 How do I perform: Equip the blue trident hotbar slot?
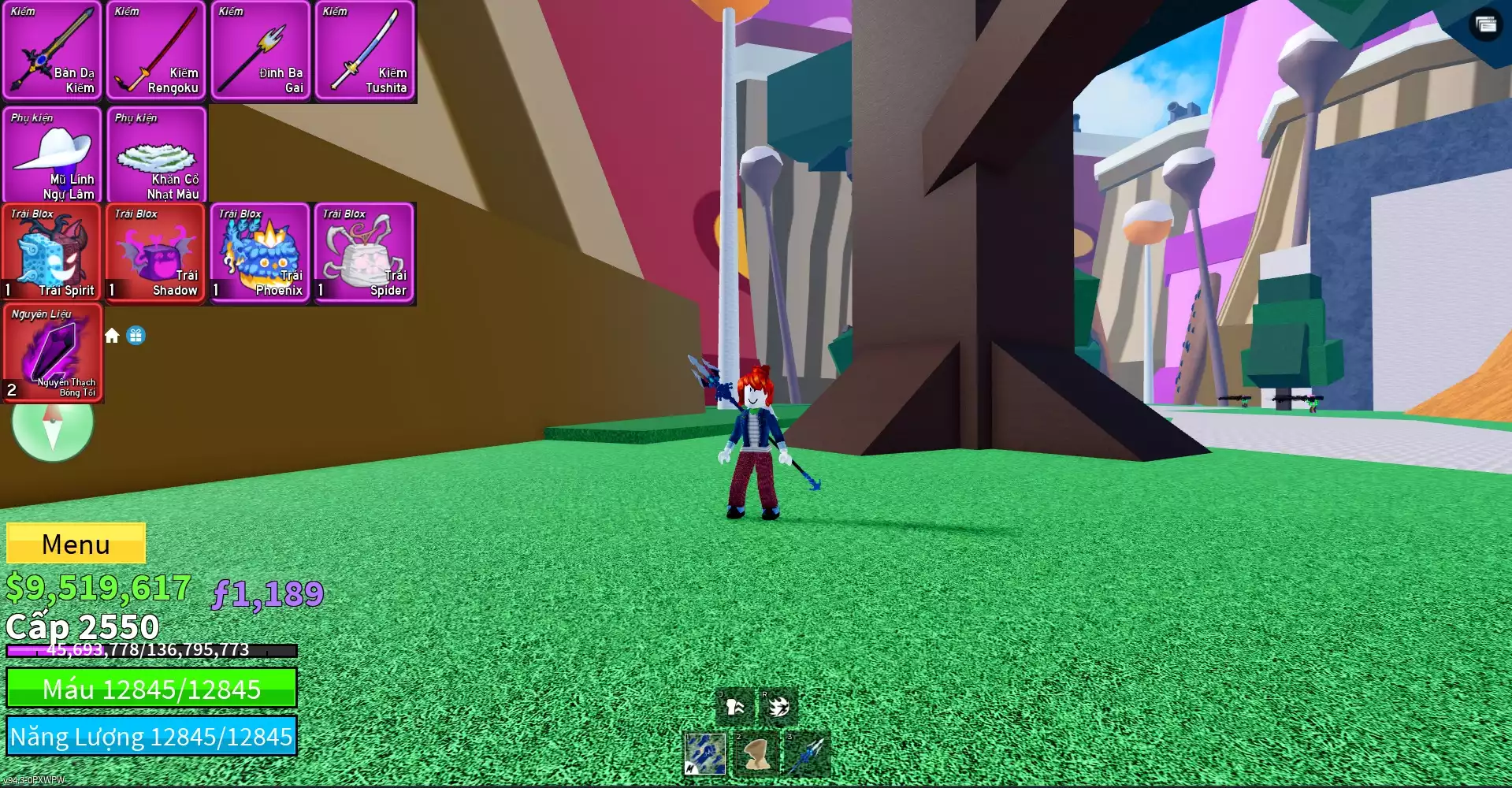(x=805, y=754)
